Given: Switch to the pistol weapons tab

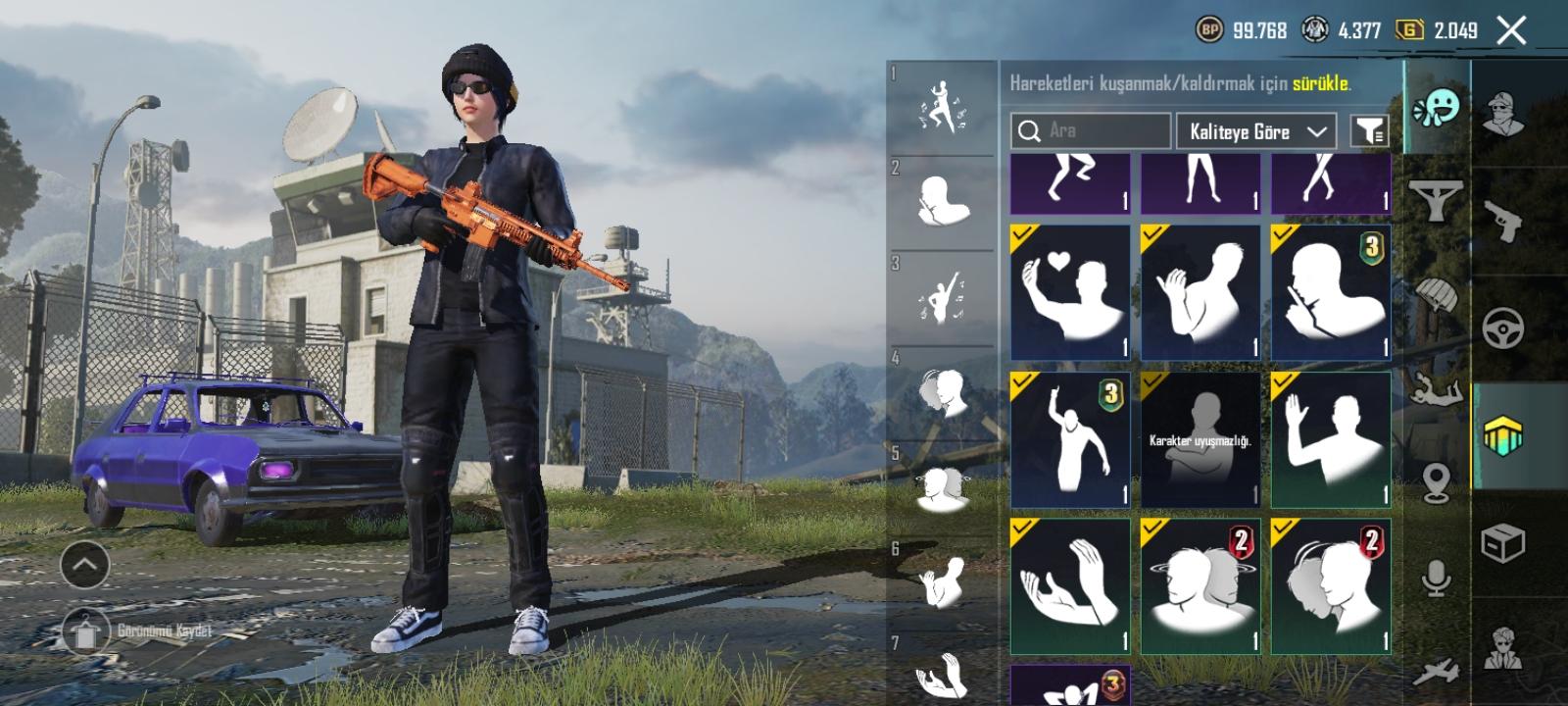Looking at the screenshot, I should 1502,222.
